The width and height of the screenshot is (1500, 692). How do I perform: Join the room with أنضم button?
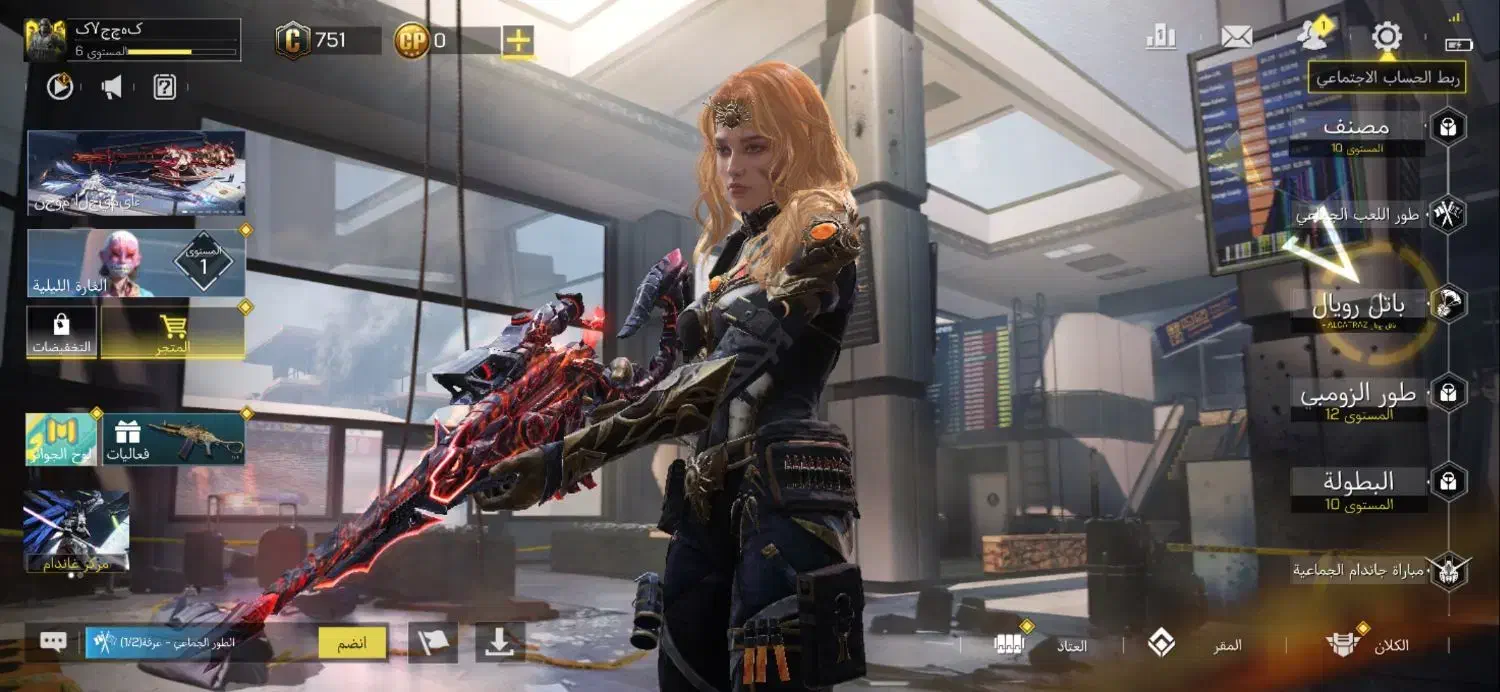click(x=352, y=643)
